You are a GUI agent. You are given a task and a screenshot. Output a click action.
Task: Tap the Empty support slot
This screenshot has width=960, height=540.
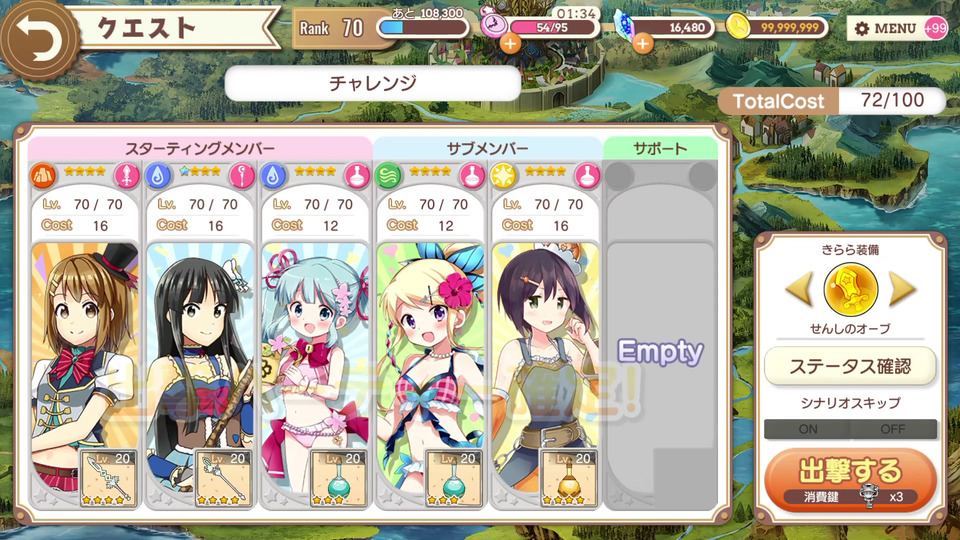(660, 352)
